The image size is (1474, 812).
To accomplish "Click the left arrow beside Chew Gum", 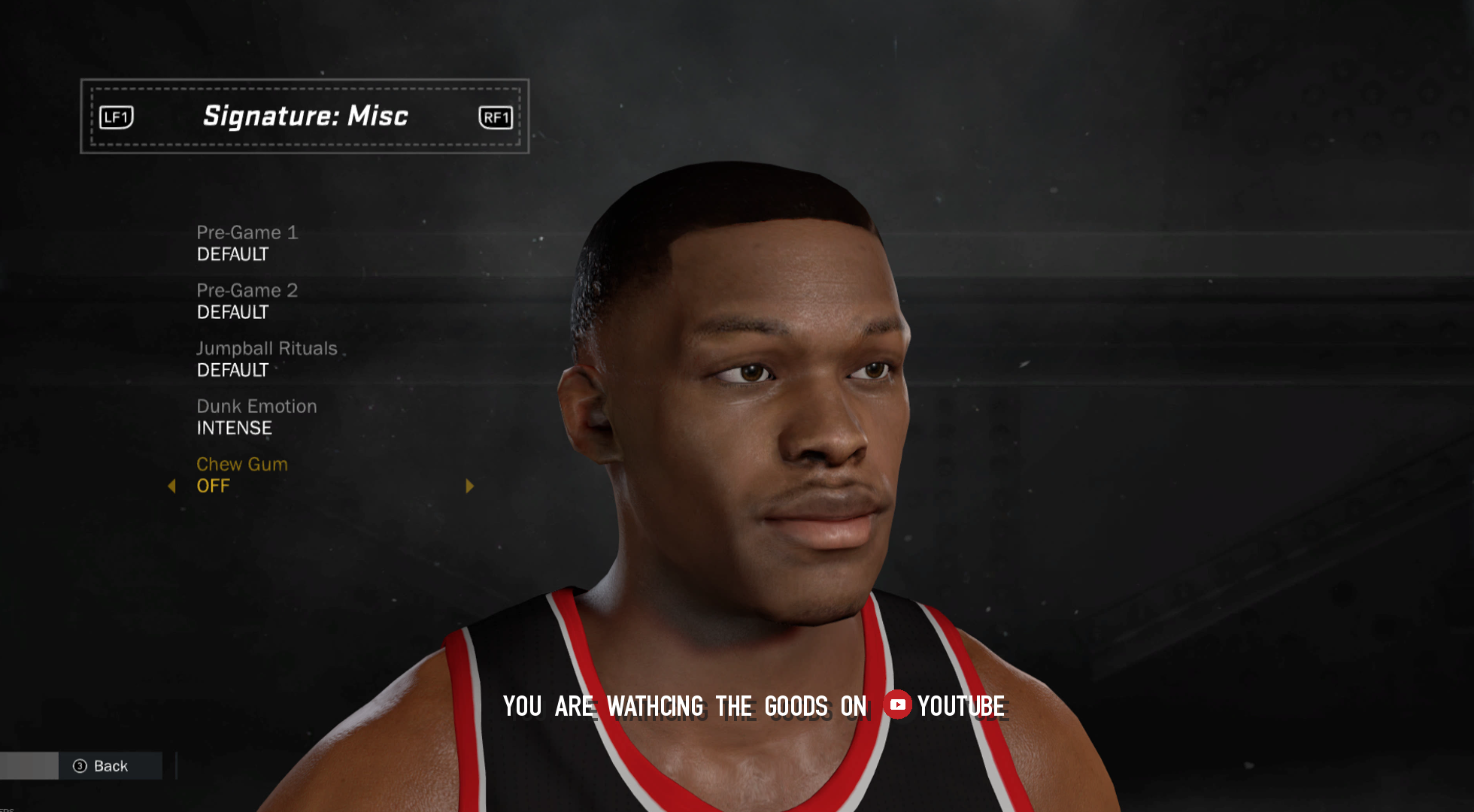I will tap(171, 486).
